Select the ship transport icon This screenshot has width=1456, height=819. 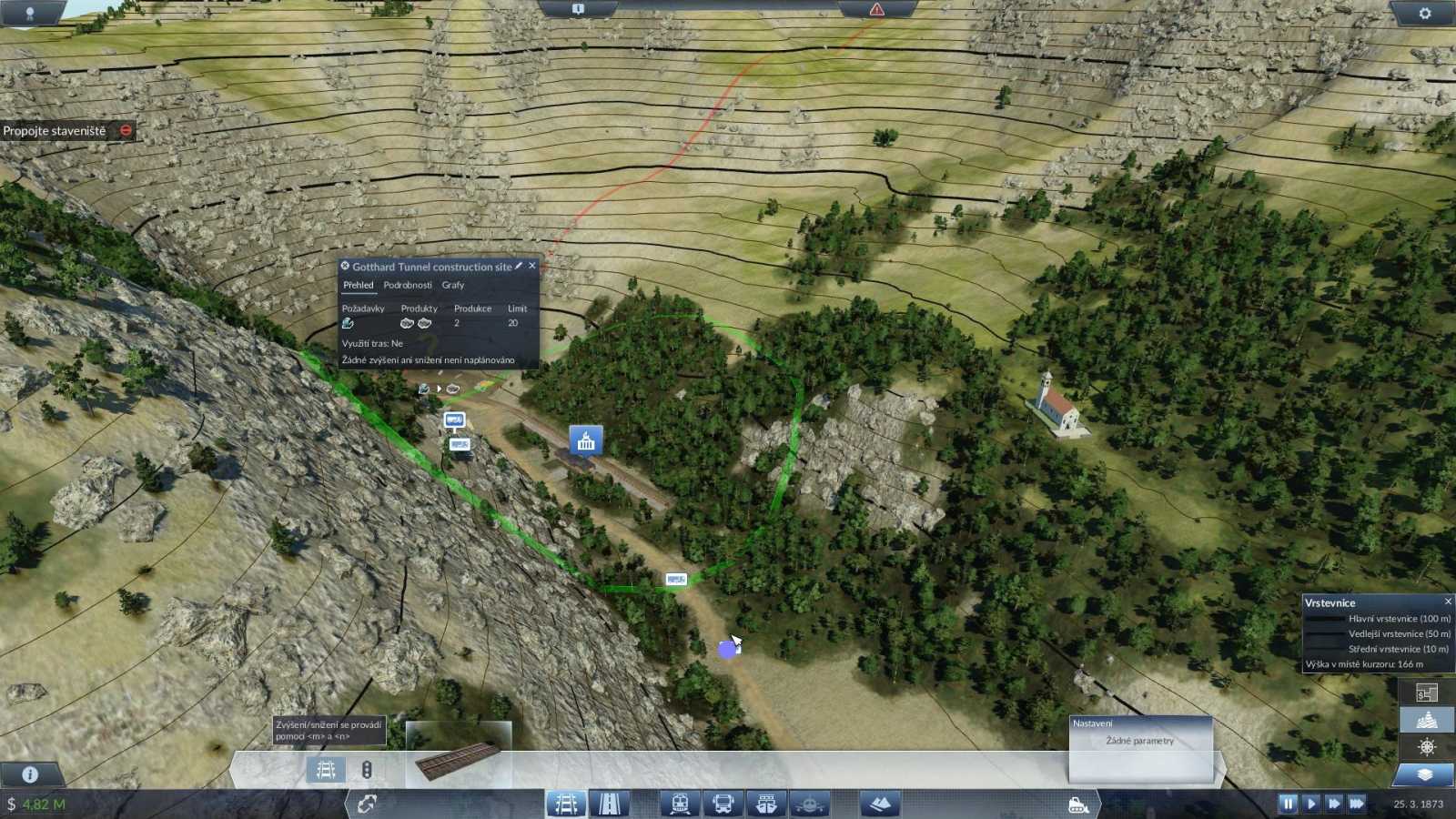coord(765,804)
